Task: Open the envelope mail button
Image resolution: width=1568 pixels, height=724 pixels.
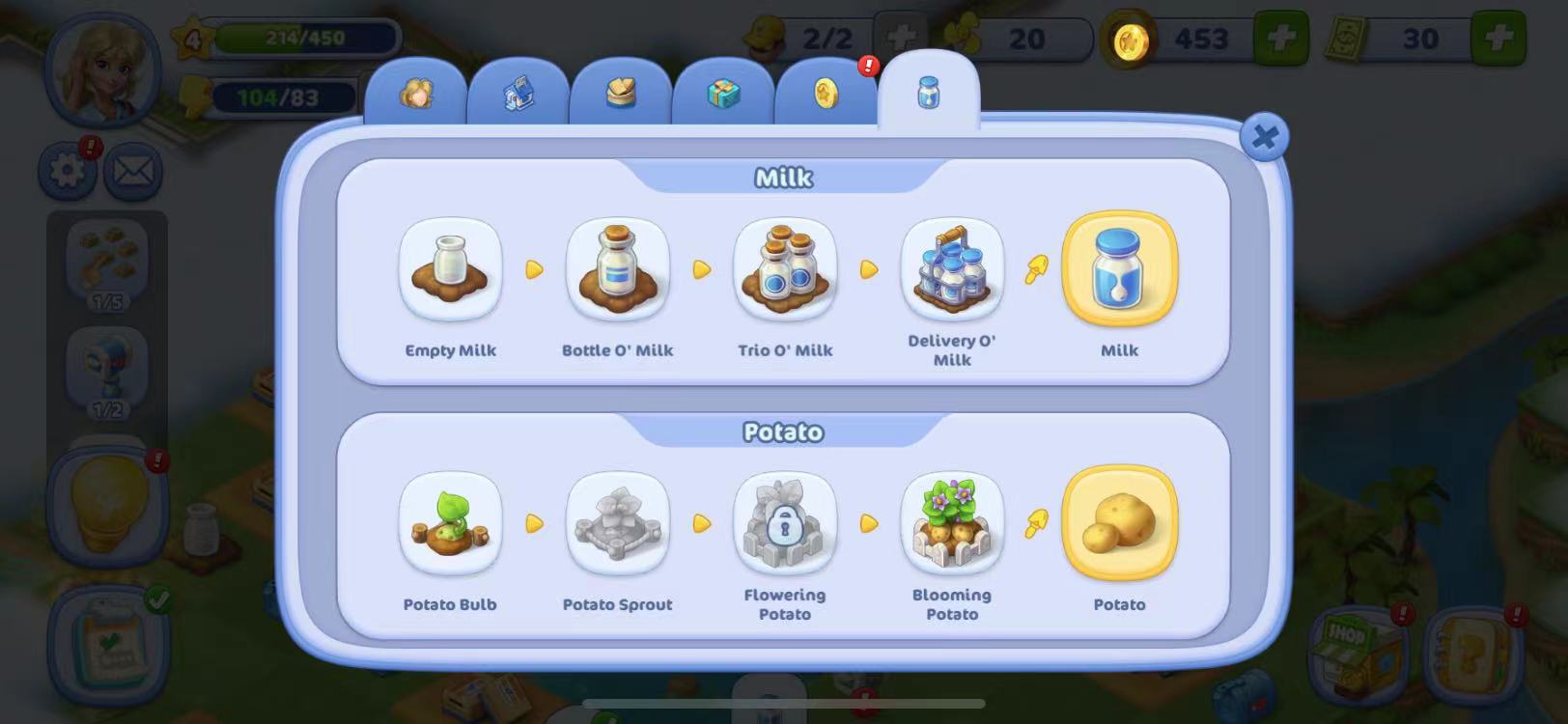Action: pos(132,172)
